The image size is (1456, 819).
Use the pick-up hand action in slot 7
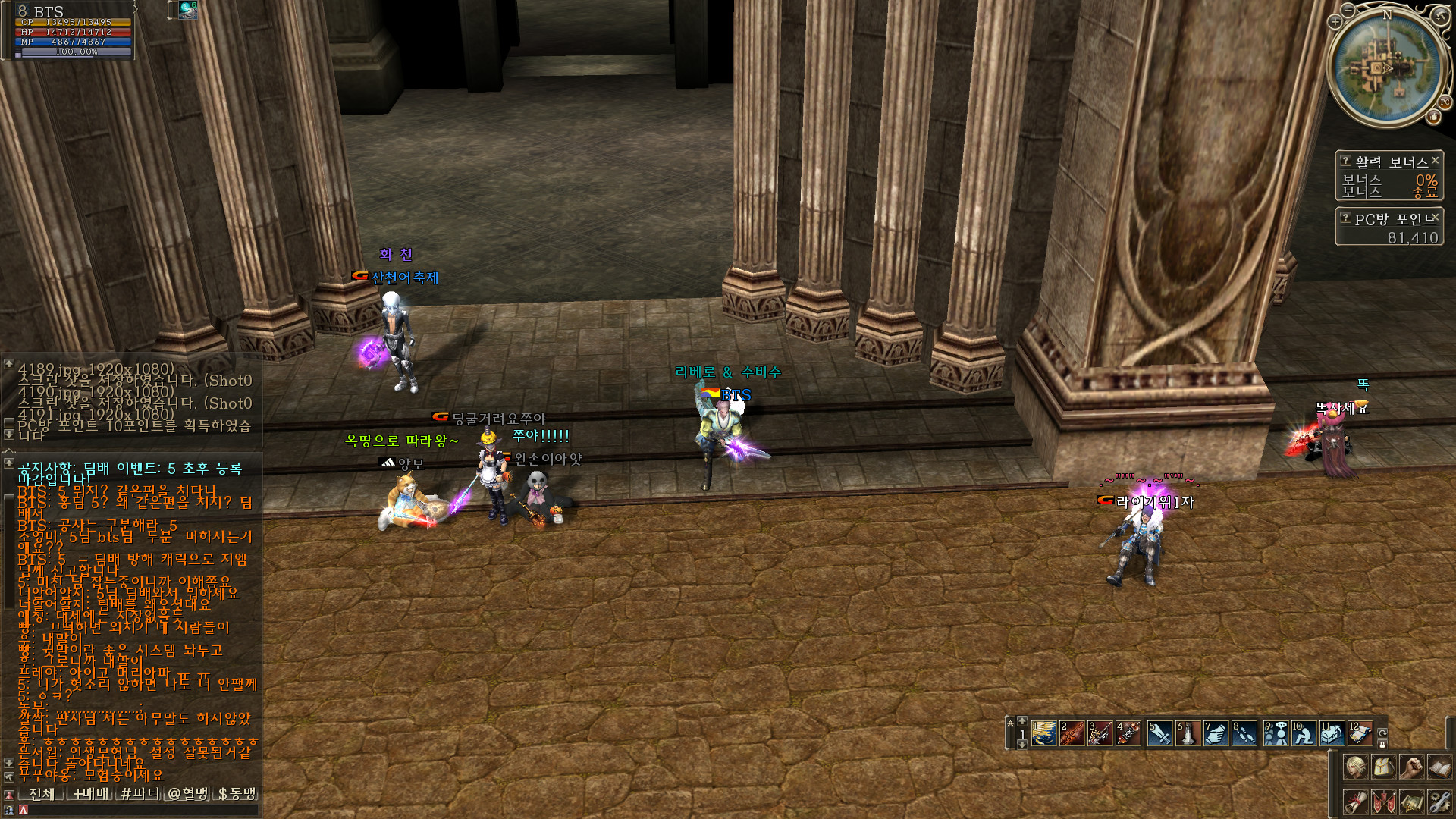[1216, 733]
